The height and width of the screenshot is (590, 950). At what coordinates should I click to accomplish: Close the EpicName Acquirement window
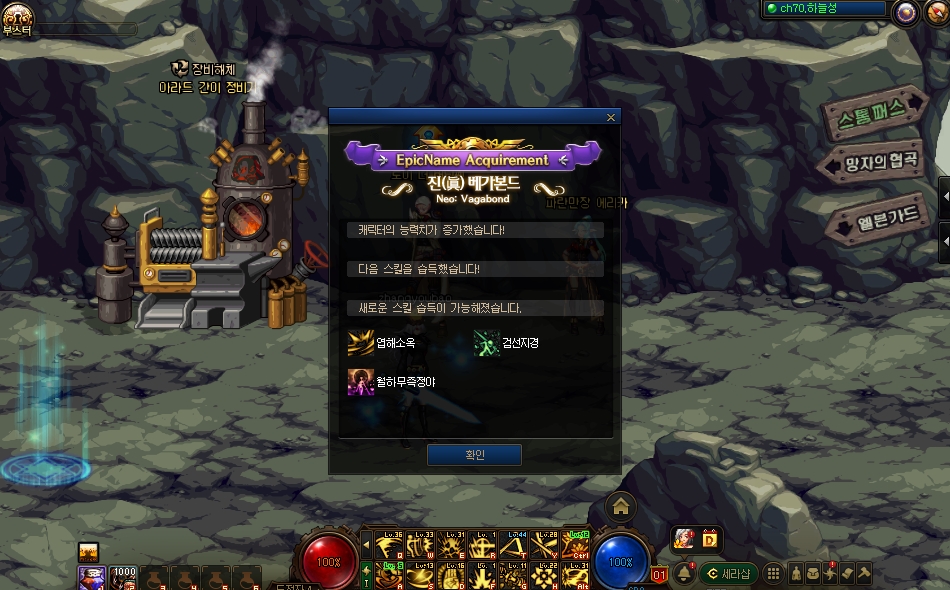[x=611, y=118]
